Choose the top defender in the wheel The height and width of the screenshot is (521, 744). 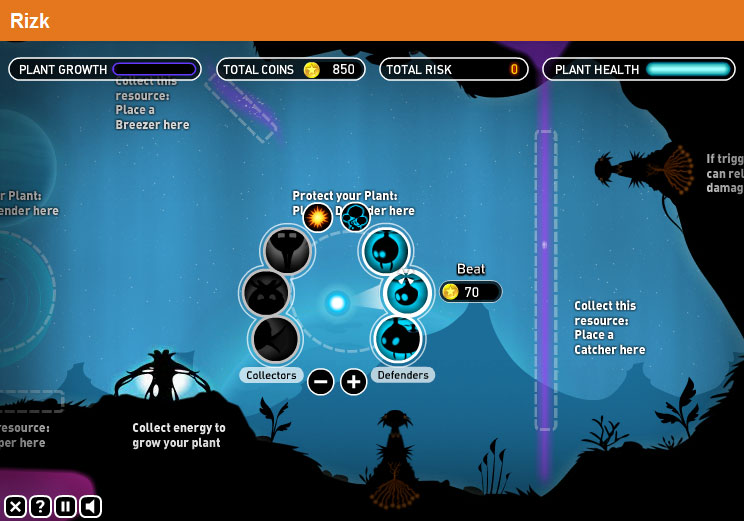(386, 251)
